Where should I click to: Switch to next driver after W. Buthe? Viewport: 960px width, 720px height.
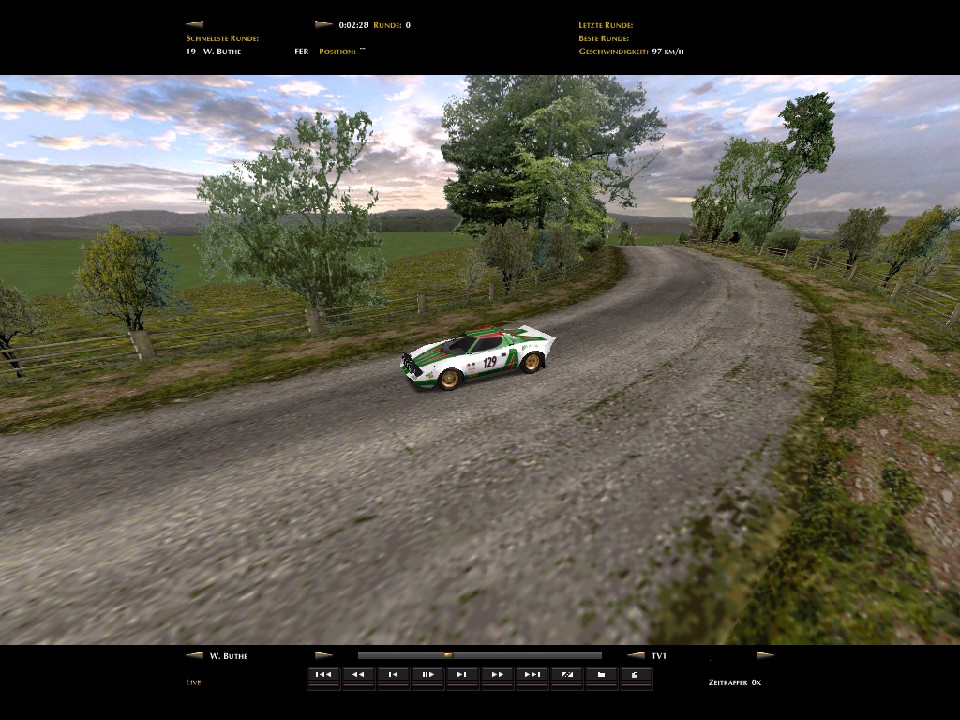click(324, 656)
